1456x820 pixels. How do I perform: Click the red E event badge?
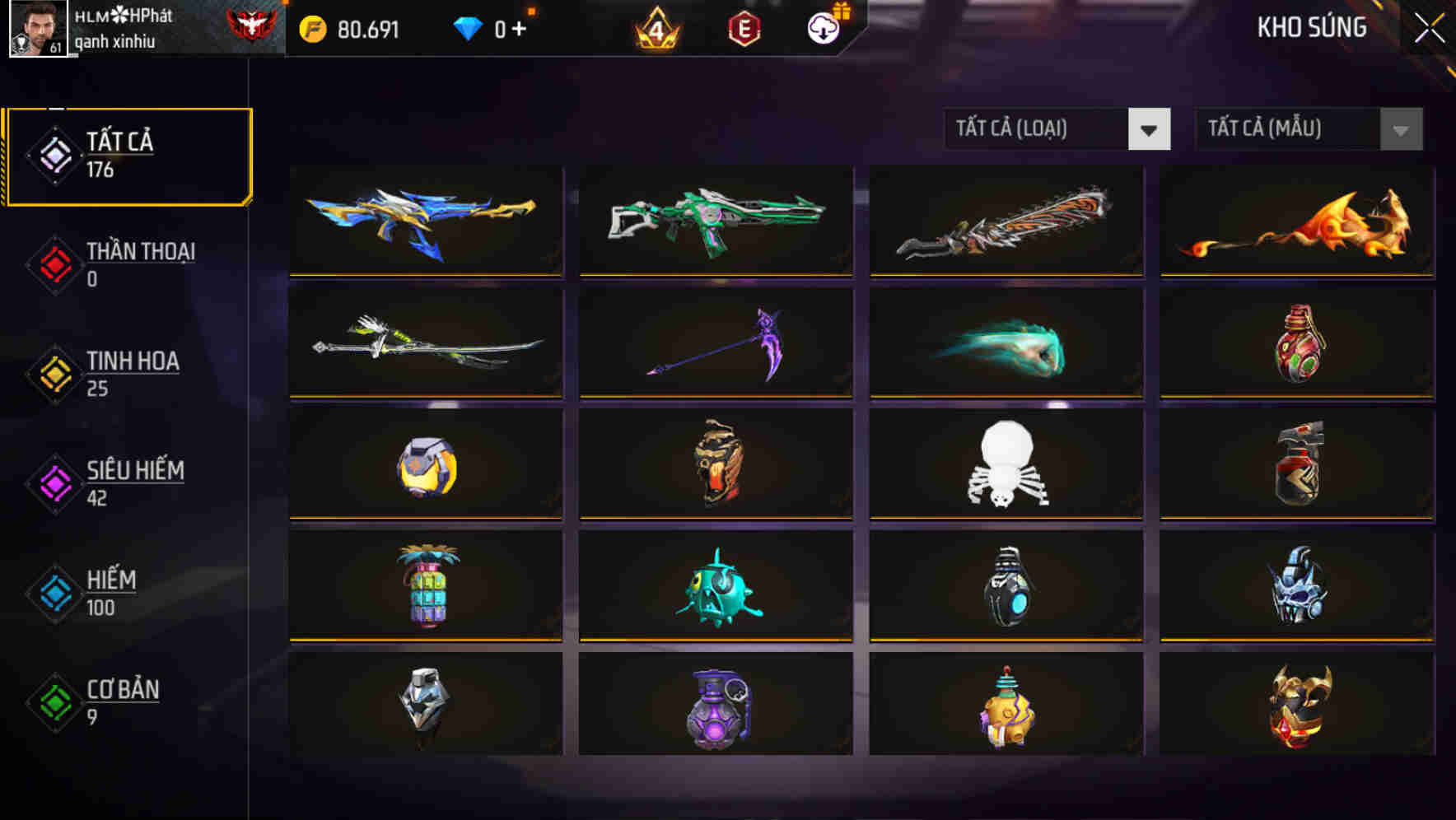tap(744, 29)
